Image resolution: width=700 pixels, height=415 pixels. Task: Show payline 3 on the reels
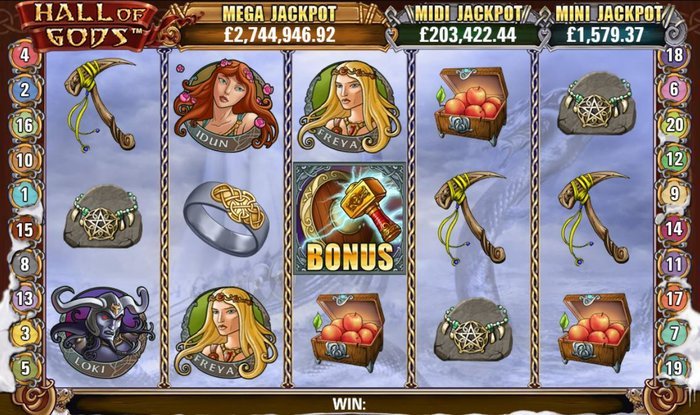click(24, 332)
